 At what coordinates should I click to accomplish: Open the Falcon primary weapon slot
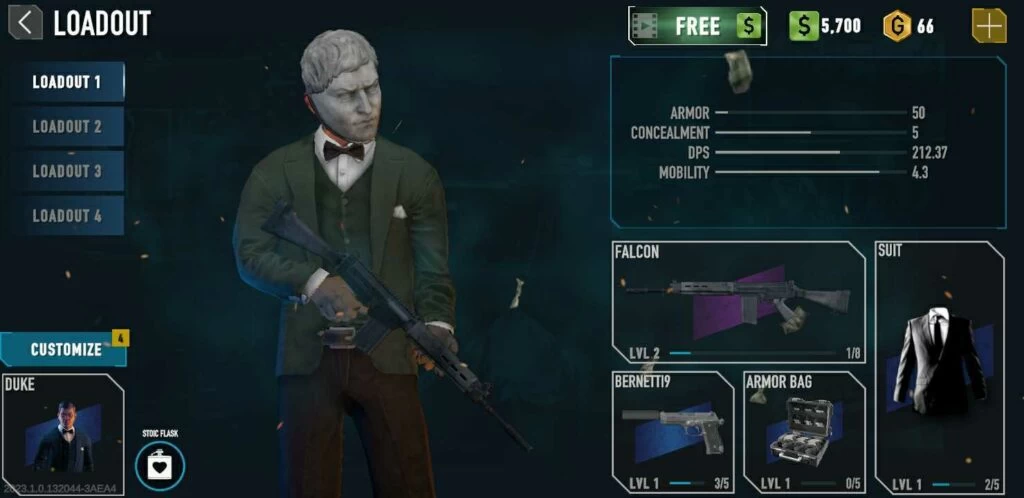(738, 301)
